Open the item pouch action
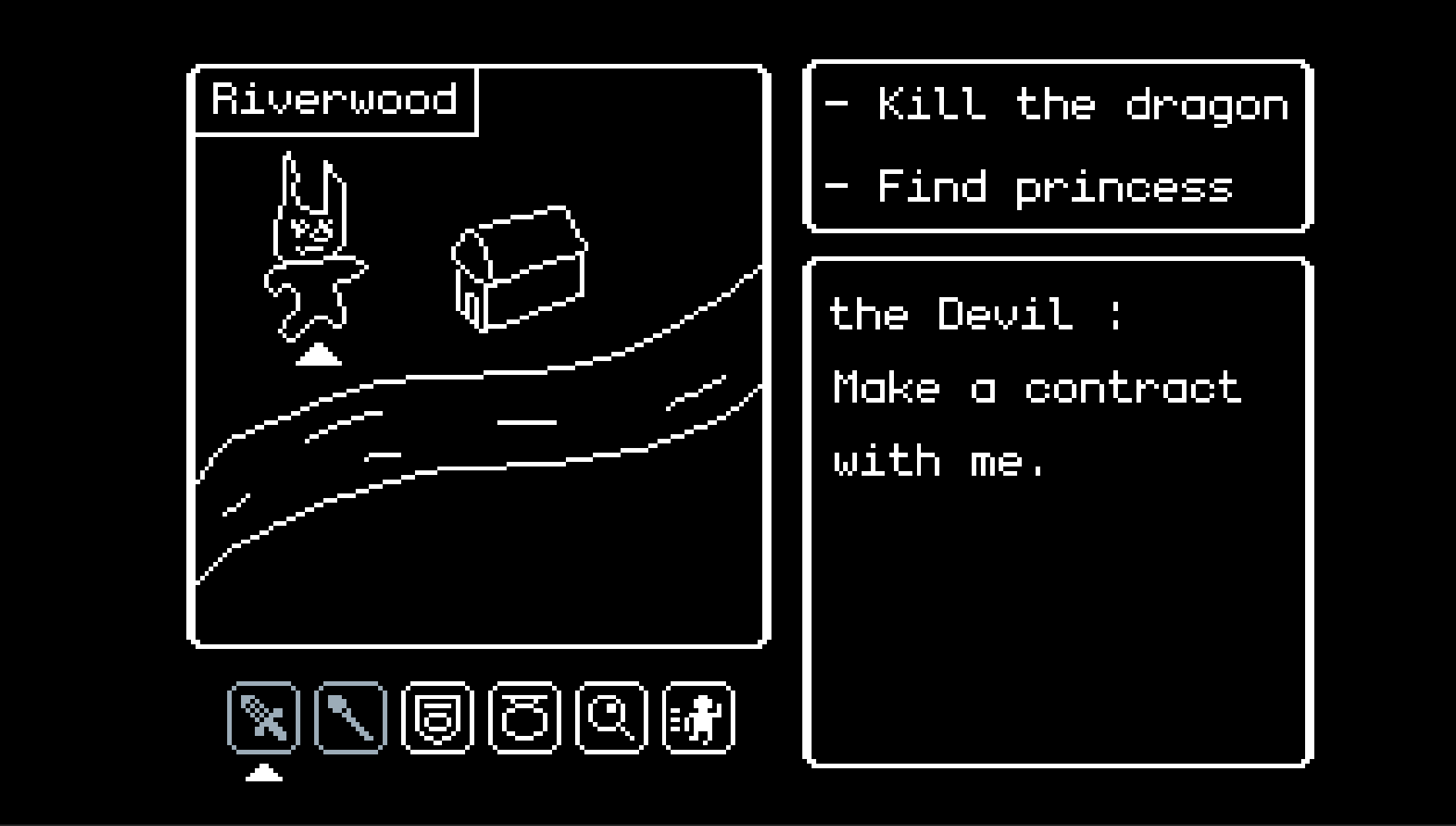Image resolution: width=1456 pixels, height=826 pixels. pyautogui.click(x=524, y=717)
